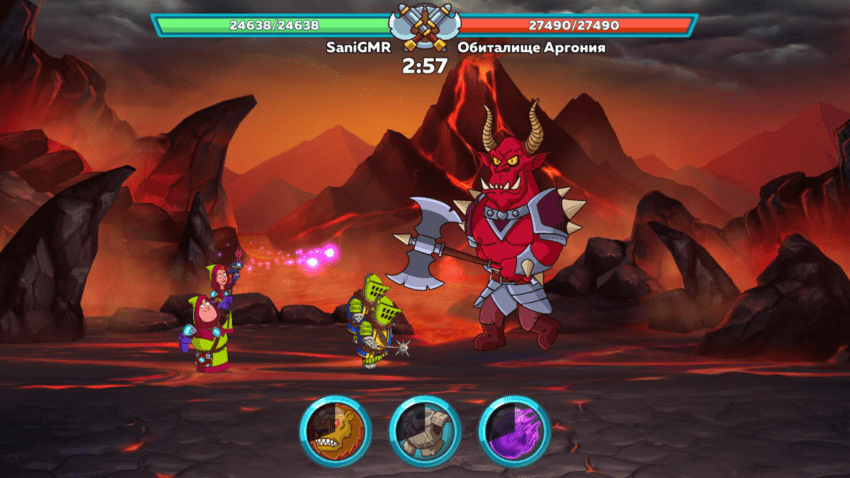Cast the purple flame skull ability
The height and width of the screenshot is (478, 850).
(x=514, y=431)
